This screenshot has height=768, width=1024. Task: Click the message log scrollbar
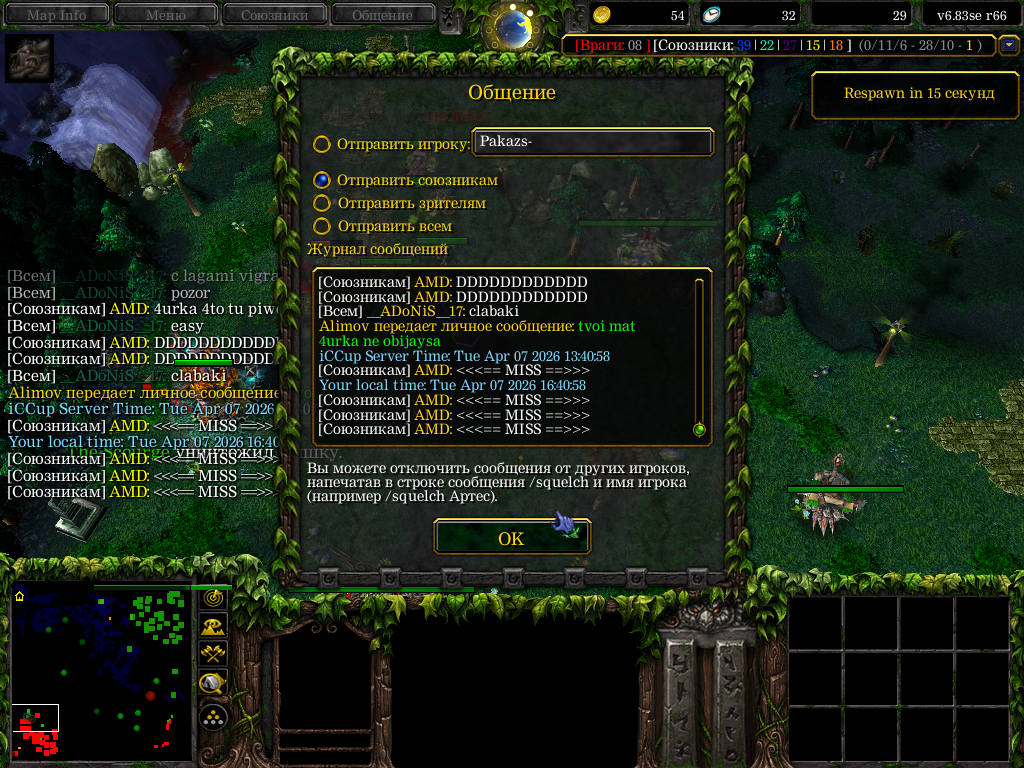pos(699,355)
